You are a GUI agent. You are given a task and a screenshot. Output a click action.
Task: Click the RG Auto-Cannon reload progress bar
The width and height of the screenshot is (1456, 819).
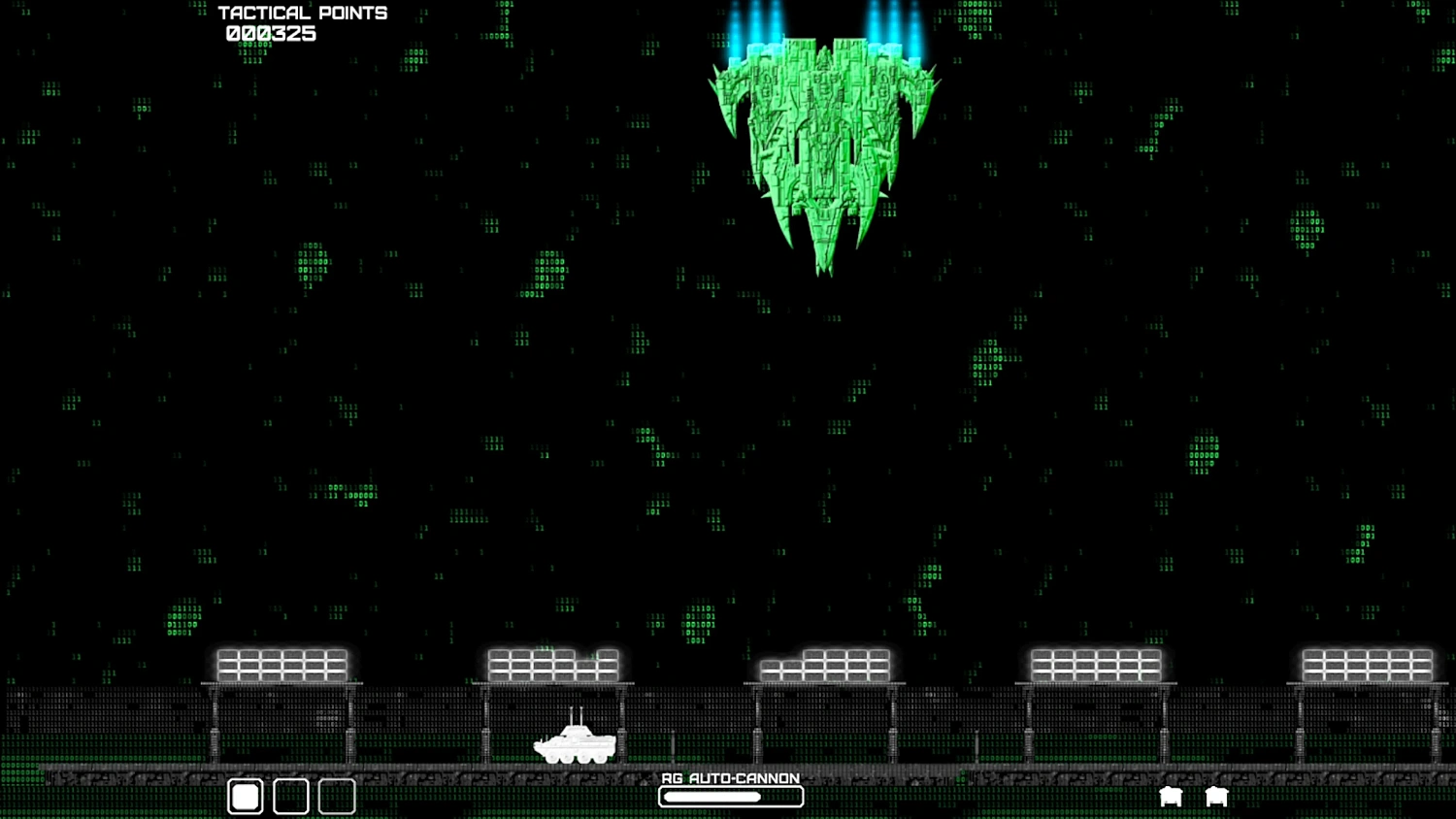[730, 796]
